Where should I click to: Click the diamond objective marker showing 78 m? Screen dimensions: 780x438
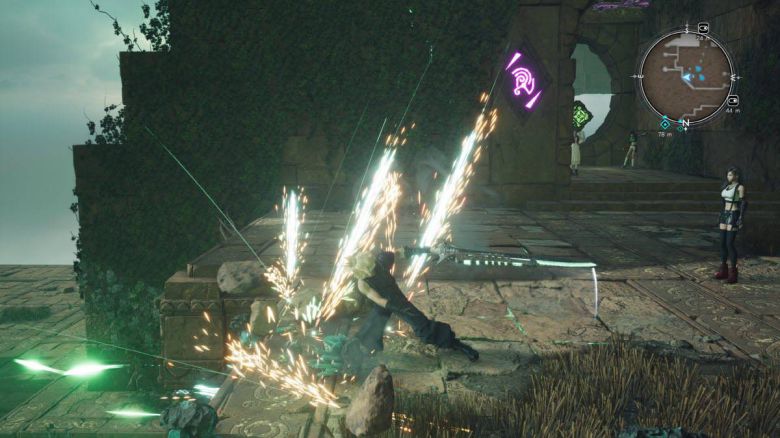(x=664, y=123)
